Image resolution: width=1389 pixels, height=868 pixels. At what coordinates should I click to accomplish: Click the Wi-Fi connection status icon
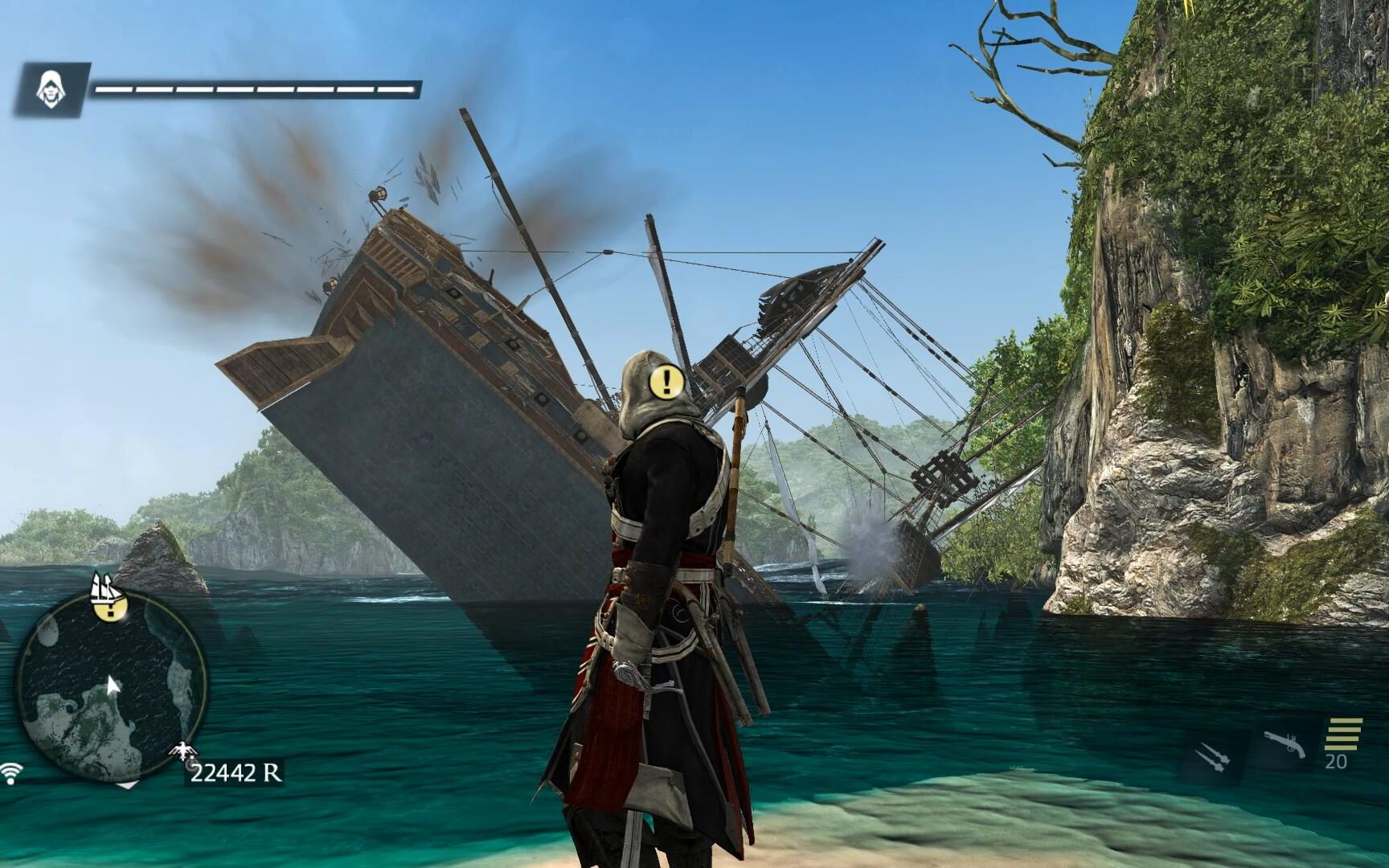[10, 774]
